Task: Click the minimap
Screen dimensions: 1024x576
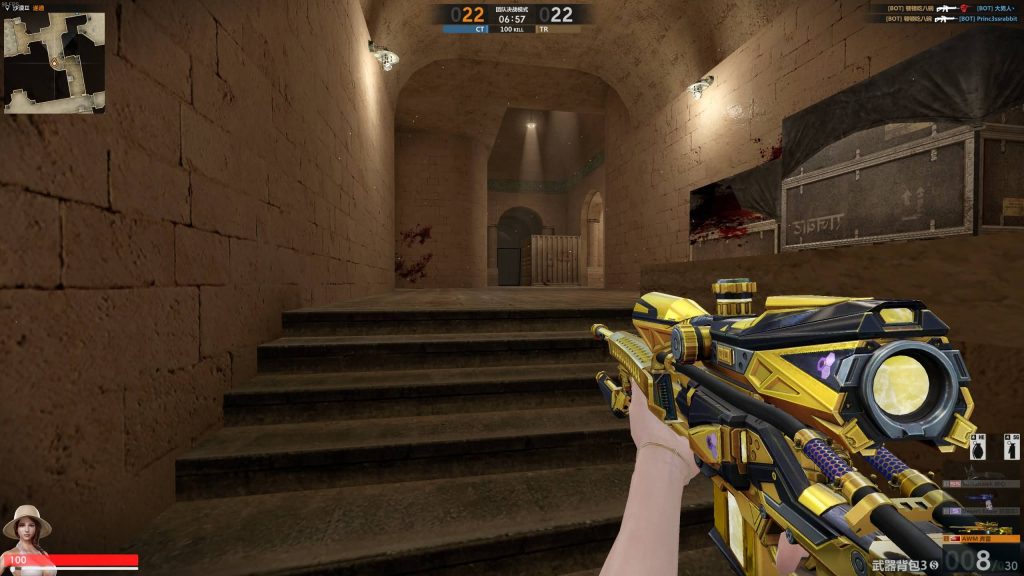Action: coord(54,62)
